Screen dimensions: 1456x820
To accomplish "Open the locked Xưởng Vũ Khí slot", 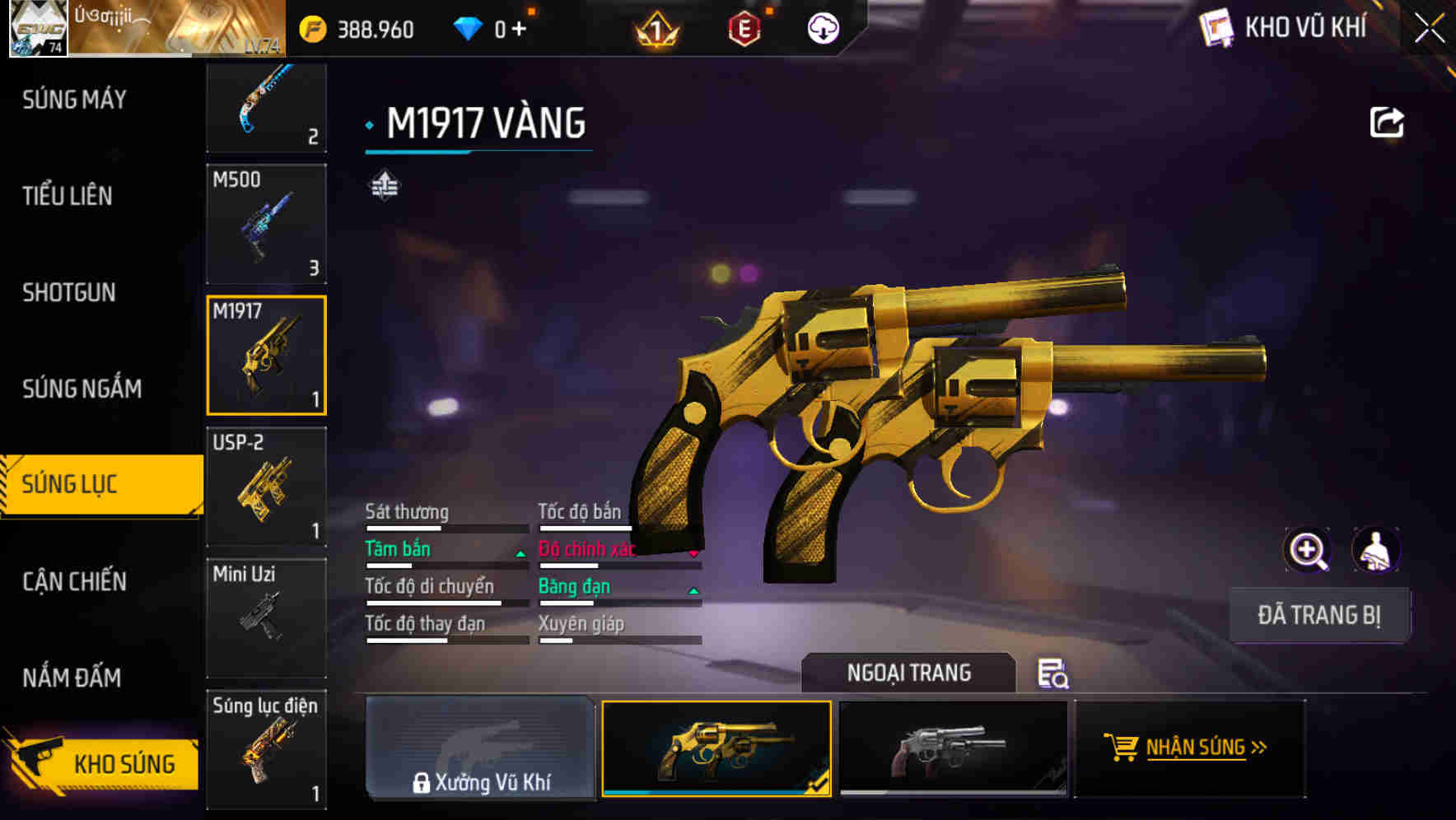I will [479, 749].
